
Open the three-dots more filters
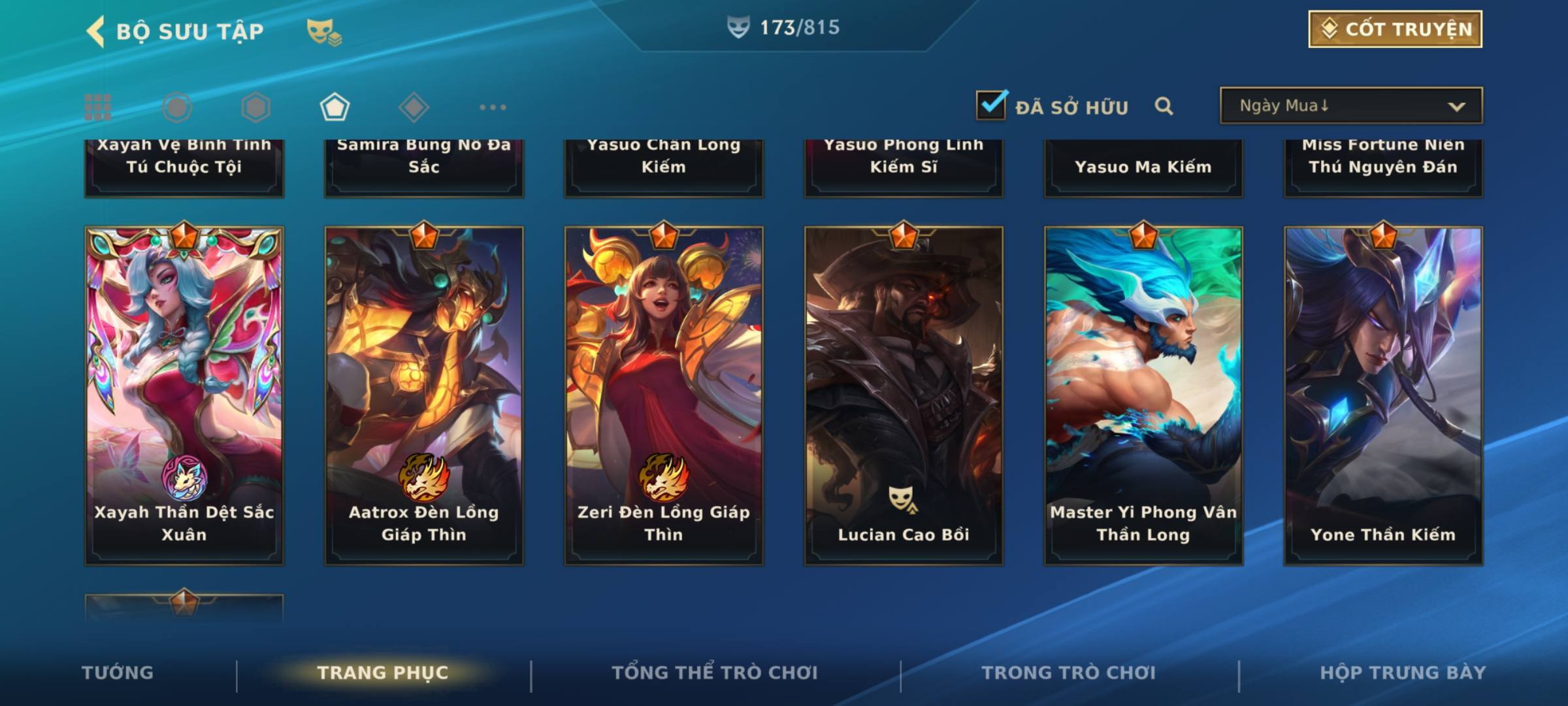(x=493, y=107)
